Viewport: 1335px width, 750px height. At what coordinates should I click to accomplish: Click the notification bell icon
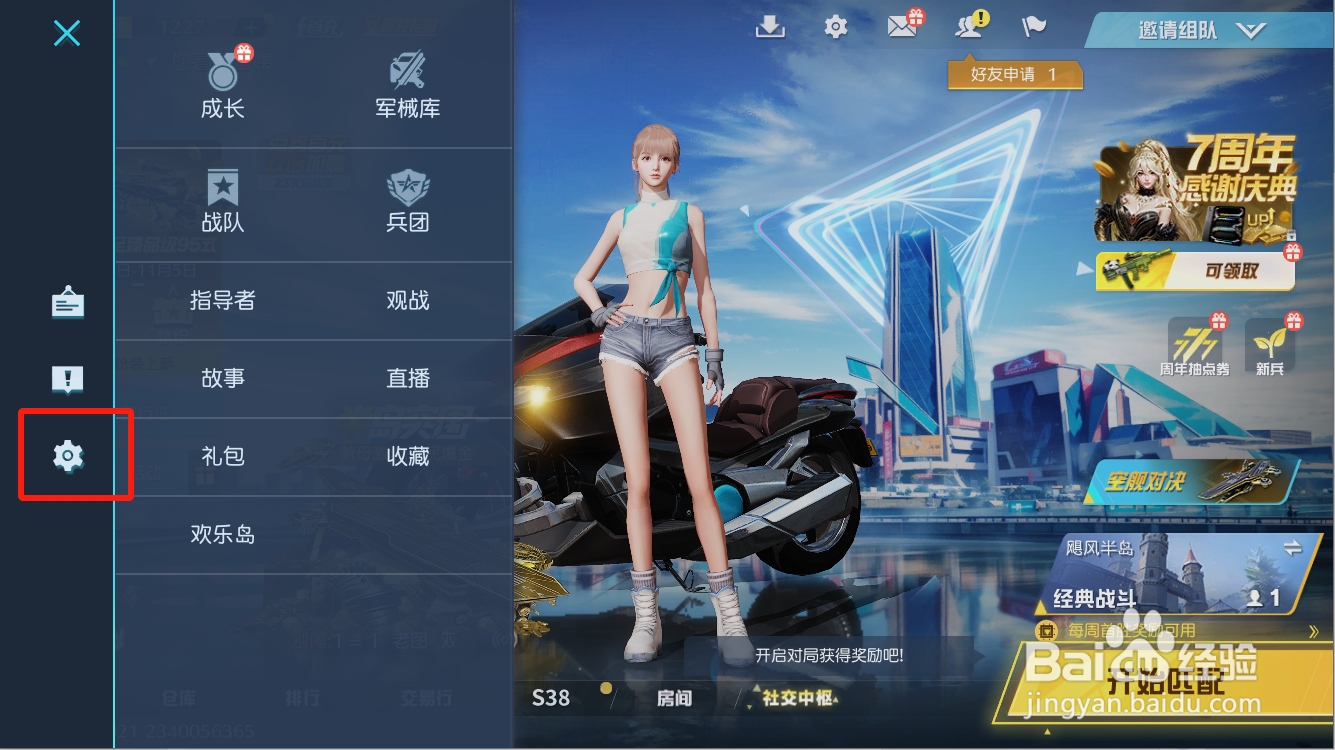pyautogui.click(x=968, y=27)
